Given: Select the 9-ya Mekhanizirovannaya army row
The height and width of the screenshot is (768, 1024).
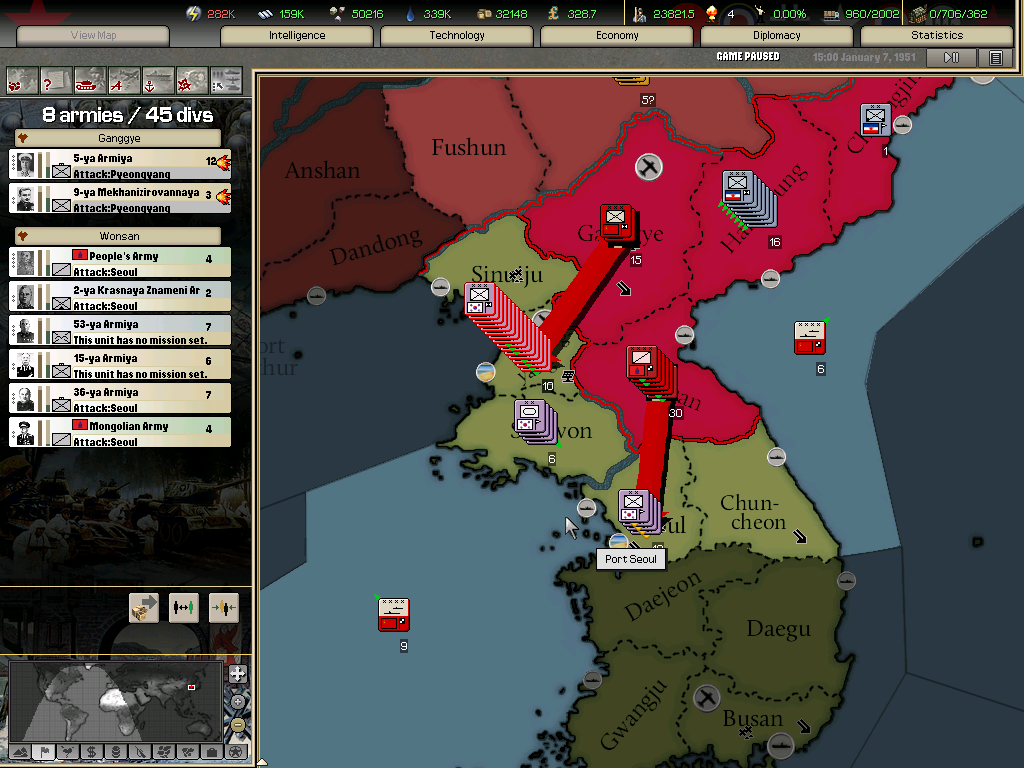Looking at the screenshot, I should [120, 198].
